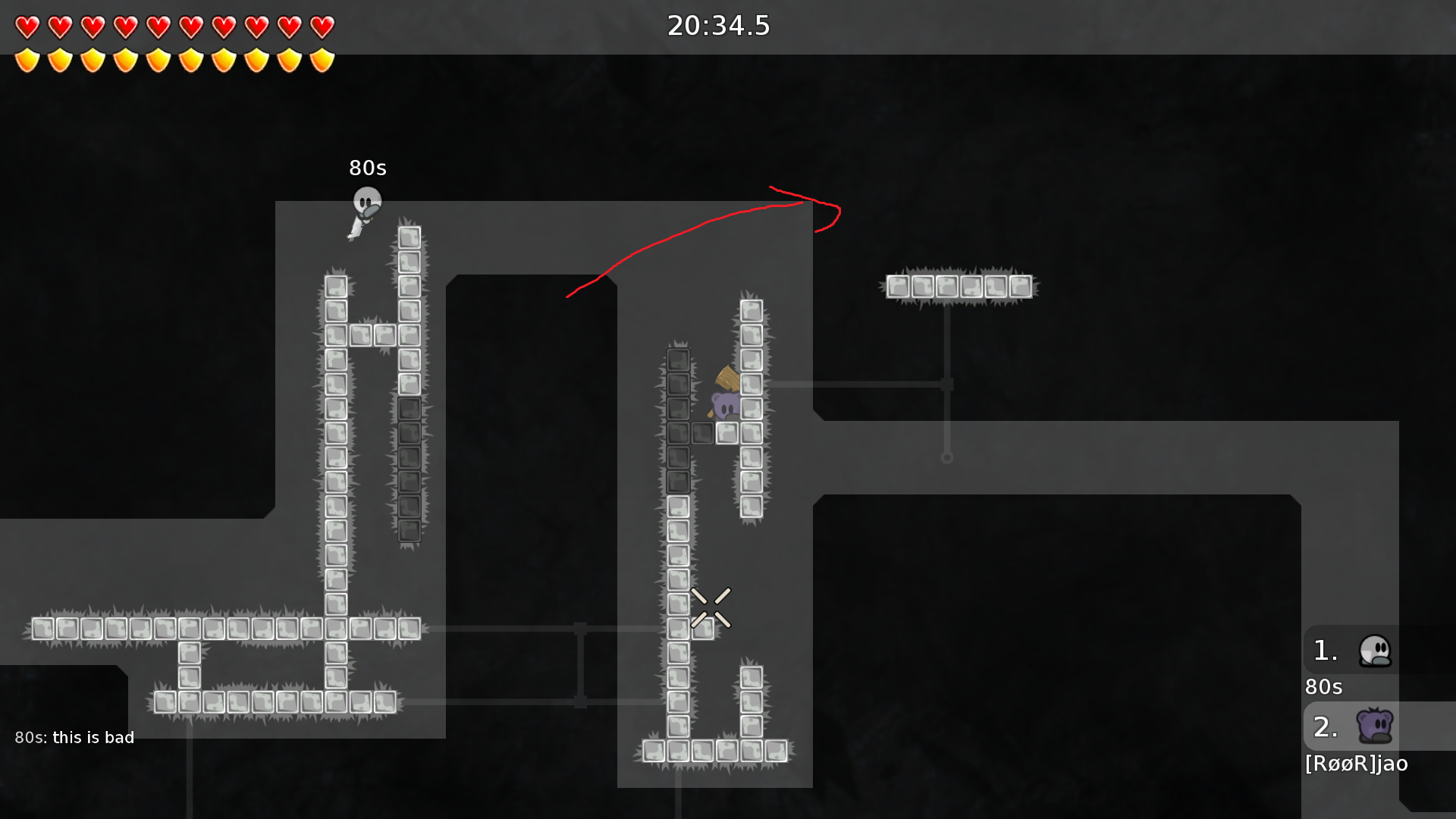Click the spiked platform in the top right
Screen dimensions: 1456x819
pyautogui.click(x=959, y=286)
